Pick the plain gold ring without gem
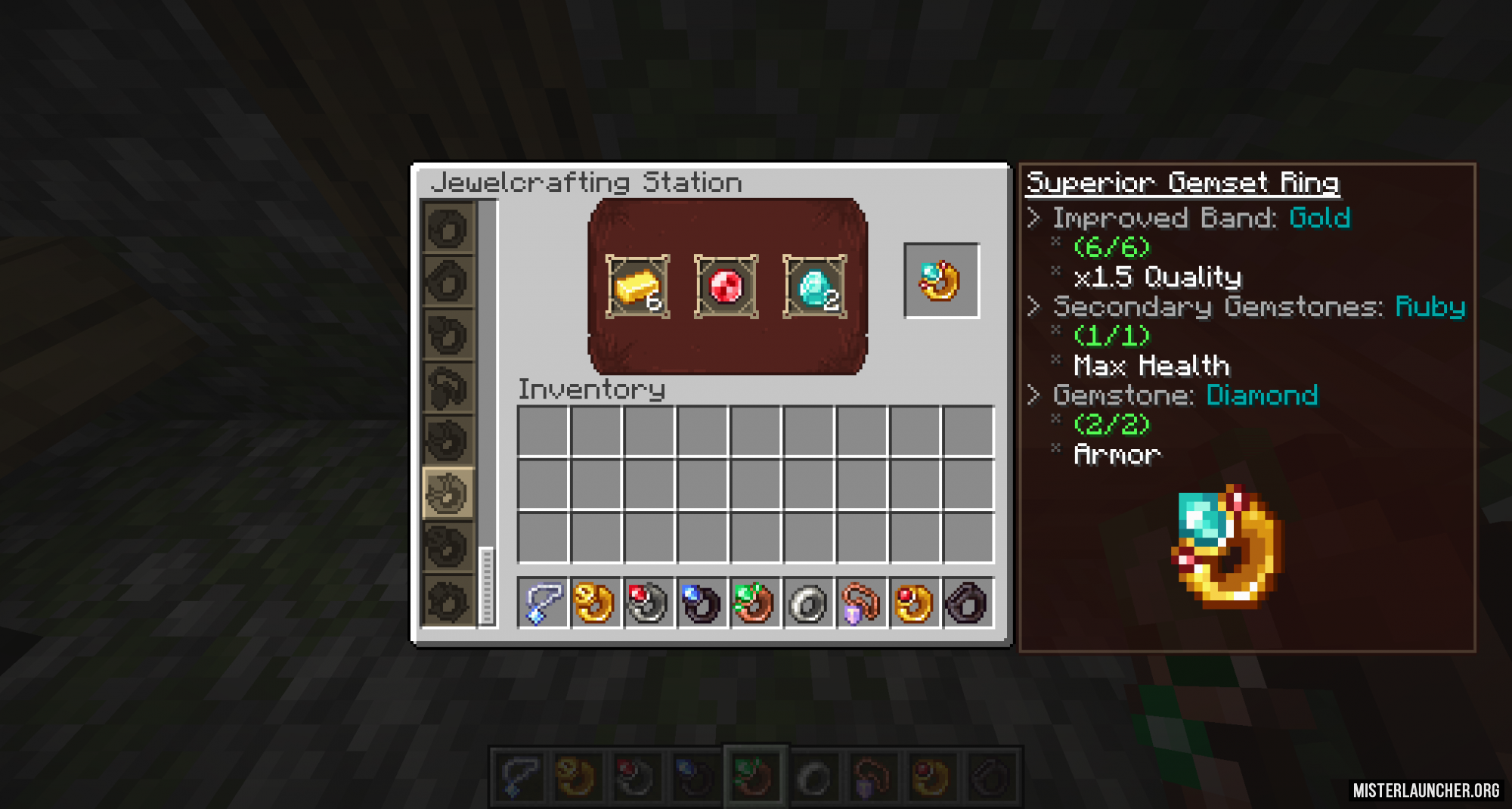The width and height of the screenshot is (1512, 809). click(595, 603)
